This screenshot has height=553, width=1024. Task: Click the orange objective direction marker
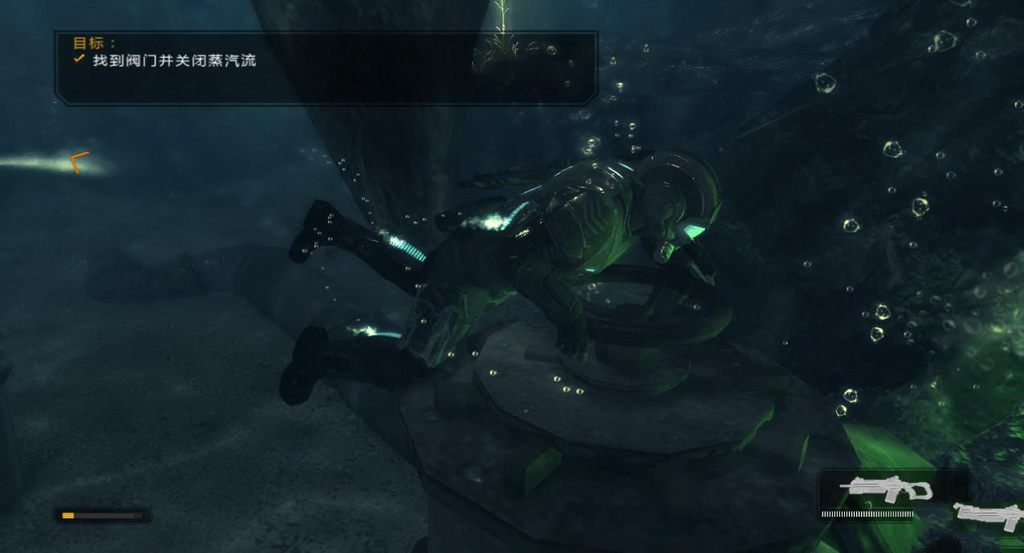(x=79, y=161)
